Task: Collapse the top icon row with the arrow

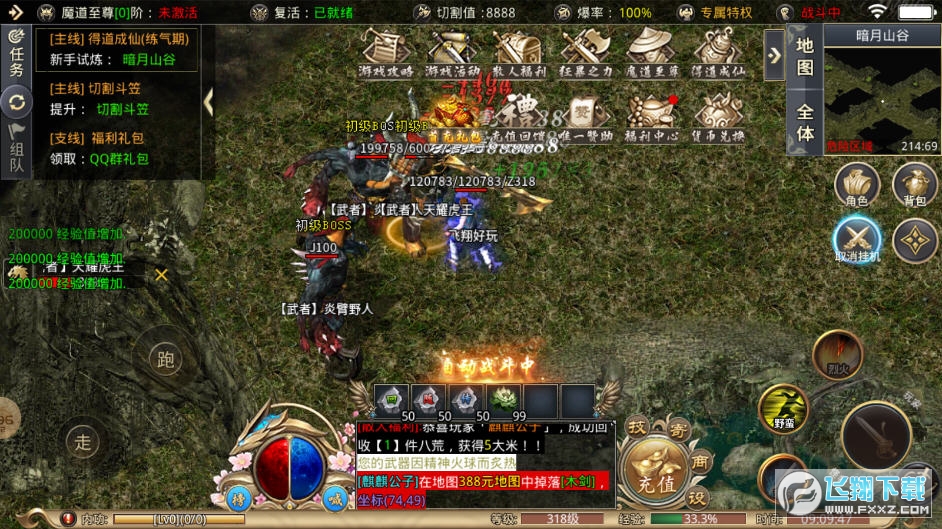Action: point(774,55)
